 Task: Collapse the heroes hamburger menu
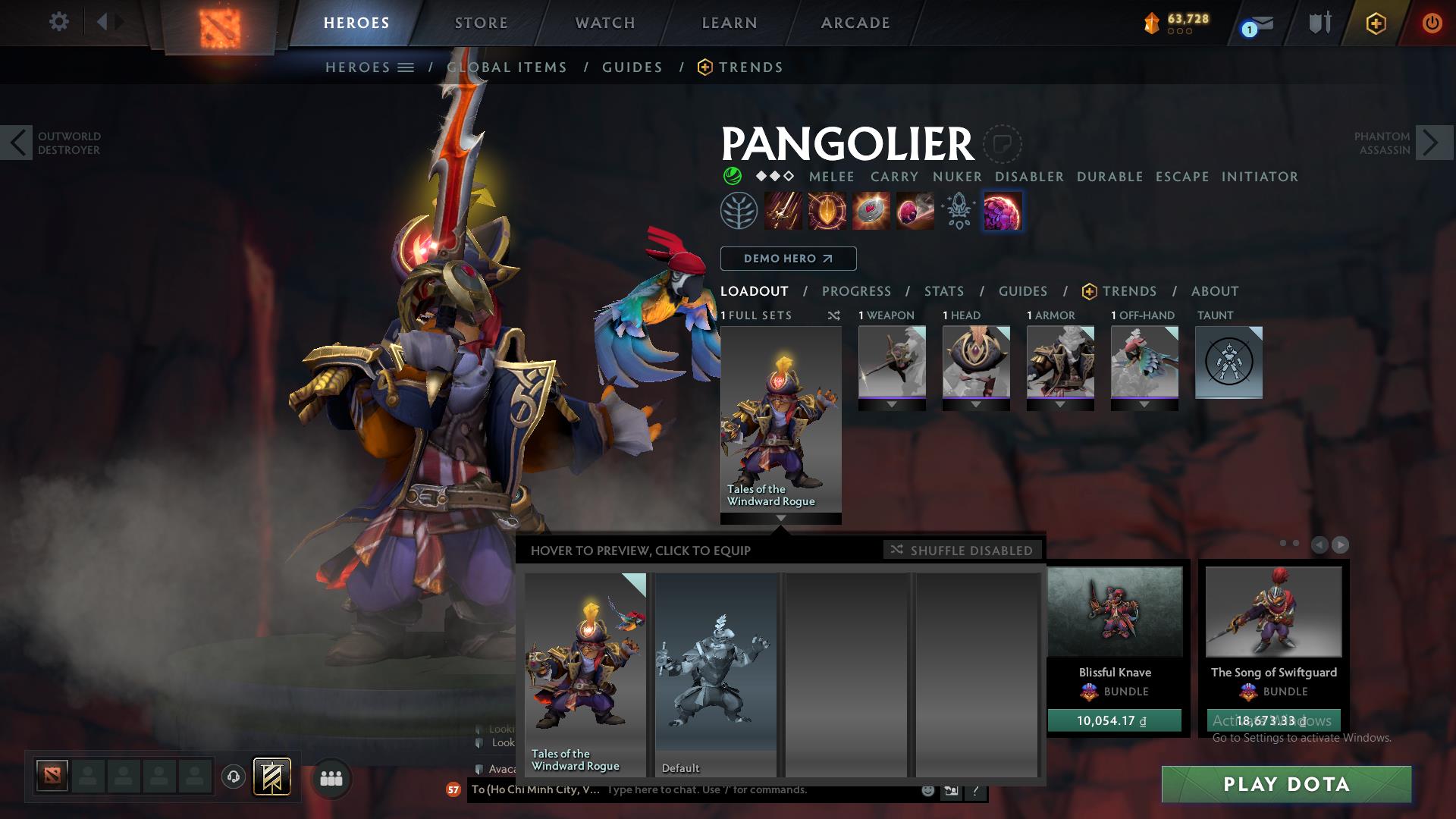pos(406,67)
